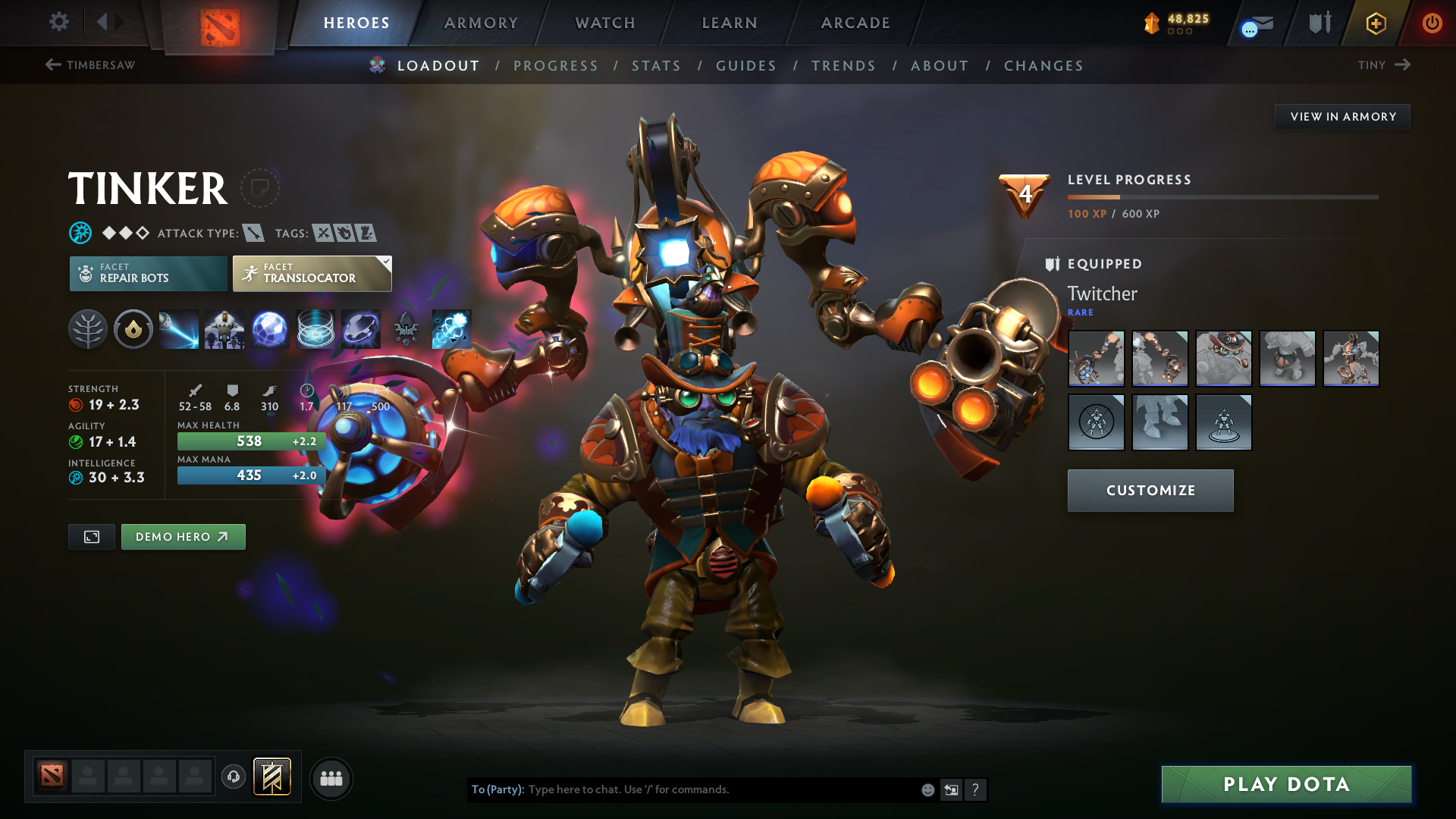1456x819 pixels.
Task: View Tinker's talent tree icon
Action: point(87,329)
